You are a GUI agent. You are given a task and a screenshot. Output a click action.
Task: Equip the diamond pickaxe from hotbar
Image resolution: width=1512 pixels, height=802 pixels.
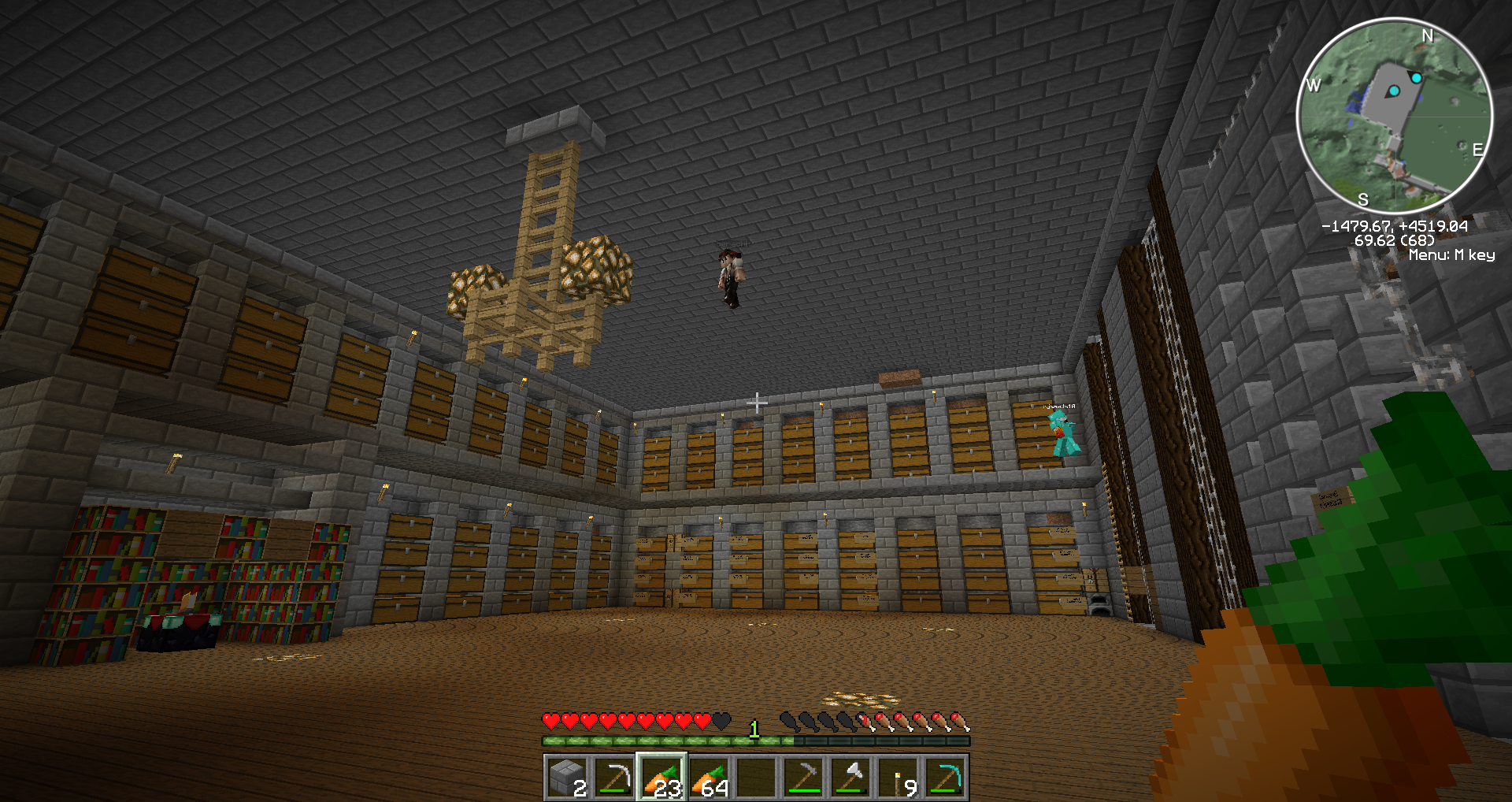pyautogui.click(x=945, y=778)
